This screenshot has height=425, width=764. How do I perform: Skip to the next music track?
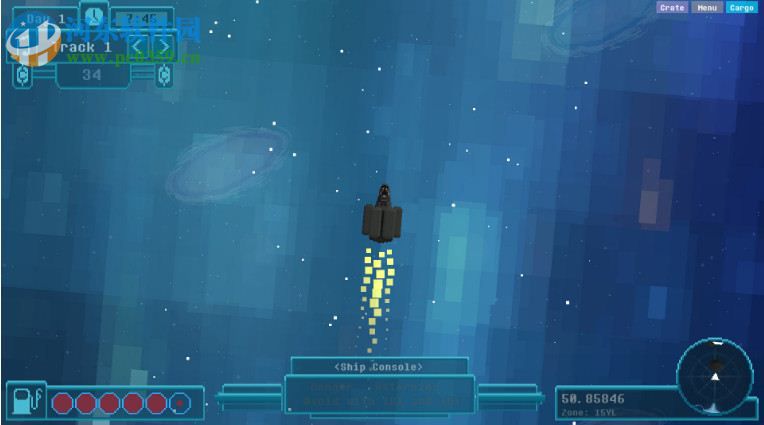pyautogui.click(x=163, y=47)
